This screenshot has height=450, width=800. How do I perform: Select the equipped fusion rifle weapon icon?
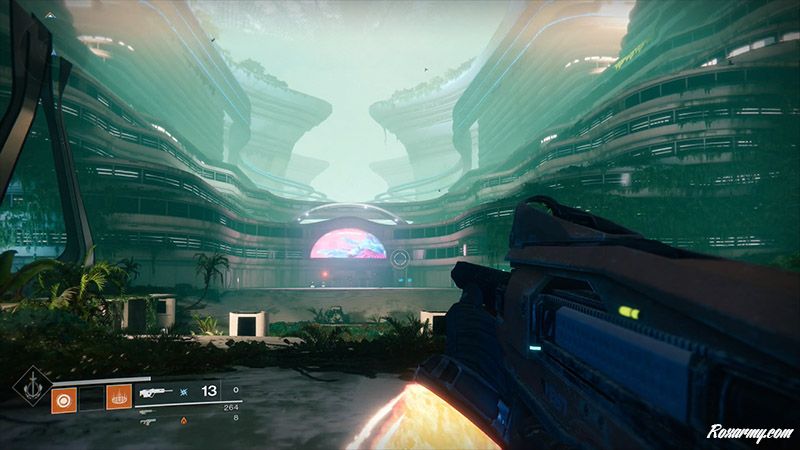pyautogui.click(x=157, y=393)
